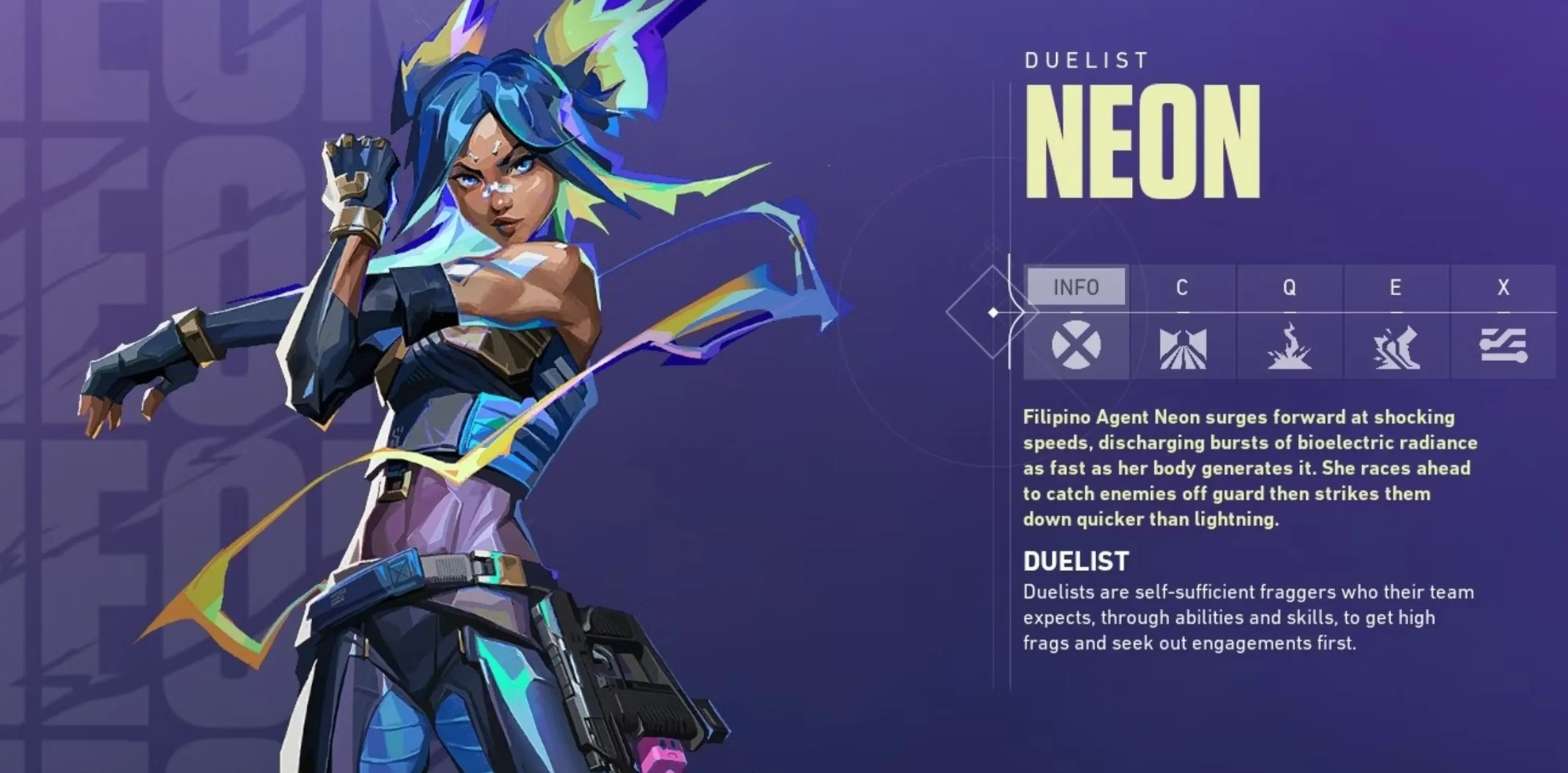Open the Q ability tab
The image size is (1568, 773).
[1289, 287]
